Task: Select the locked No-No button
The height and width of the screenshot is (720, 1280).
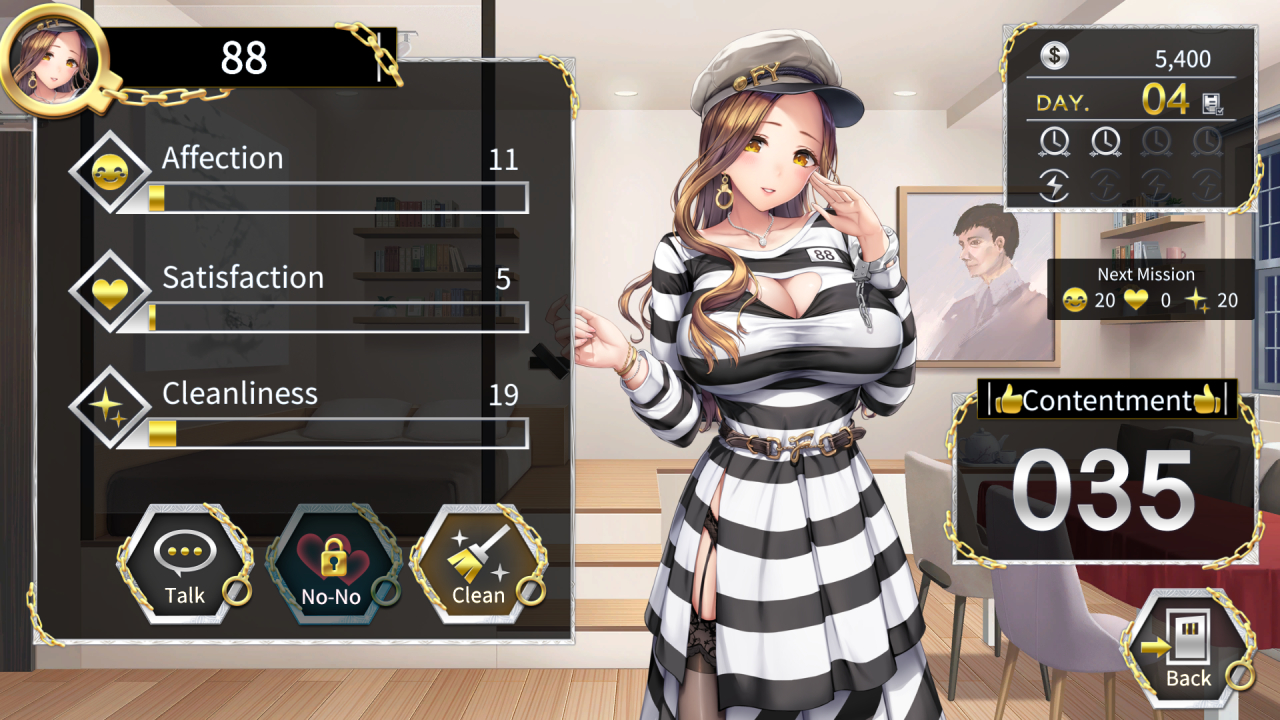Action: 333,566
